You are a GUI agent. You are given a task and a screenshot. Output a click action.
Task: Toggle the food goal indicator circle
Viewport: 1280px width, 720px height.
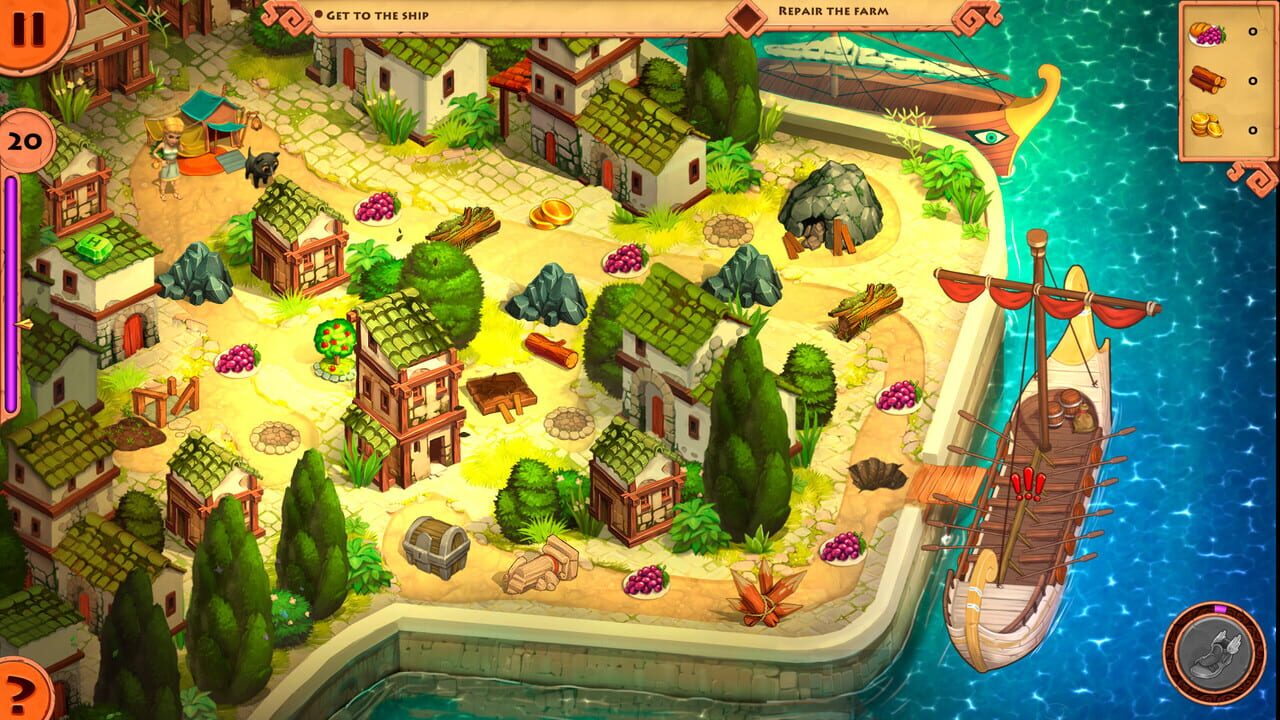point(1251,32)
